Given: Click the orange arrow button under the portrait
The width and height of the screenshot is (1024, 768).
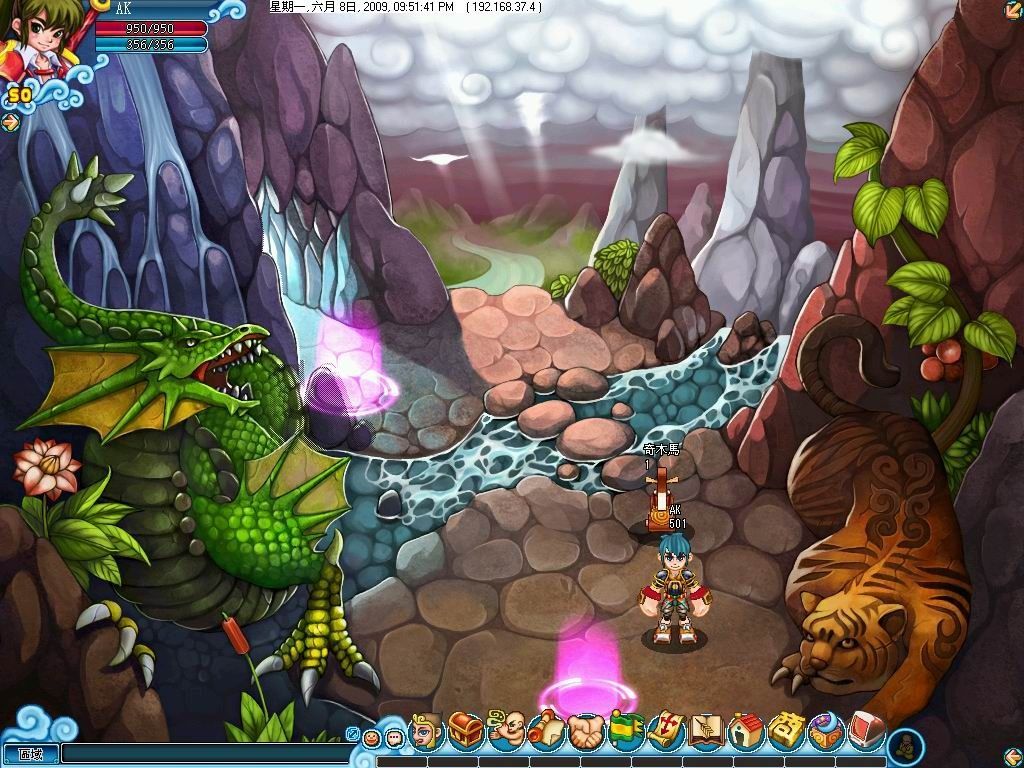Looking at the screenshot, I should [x=10, y=122].
